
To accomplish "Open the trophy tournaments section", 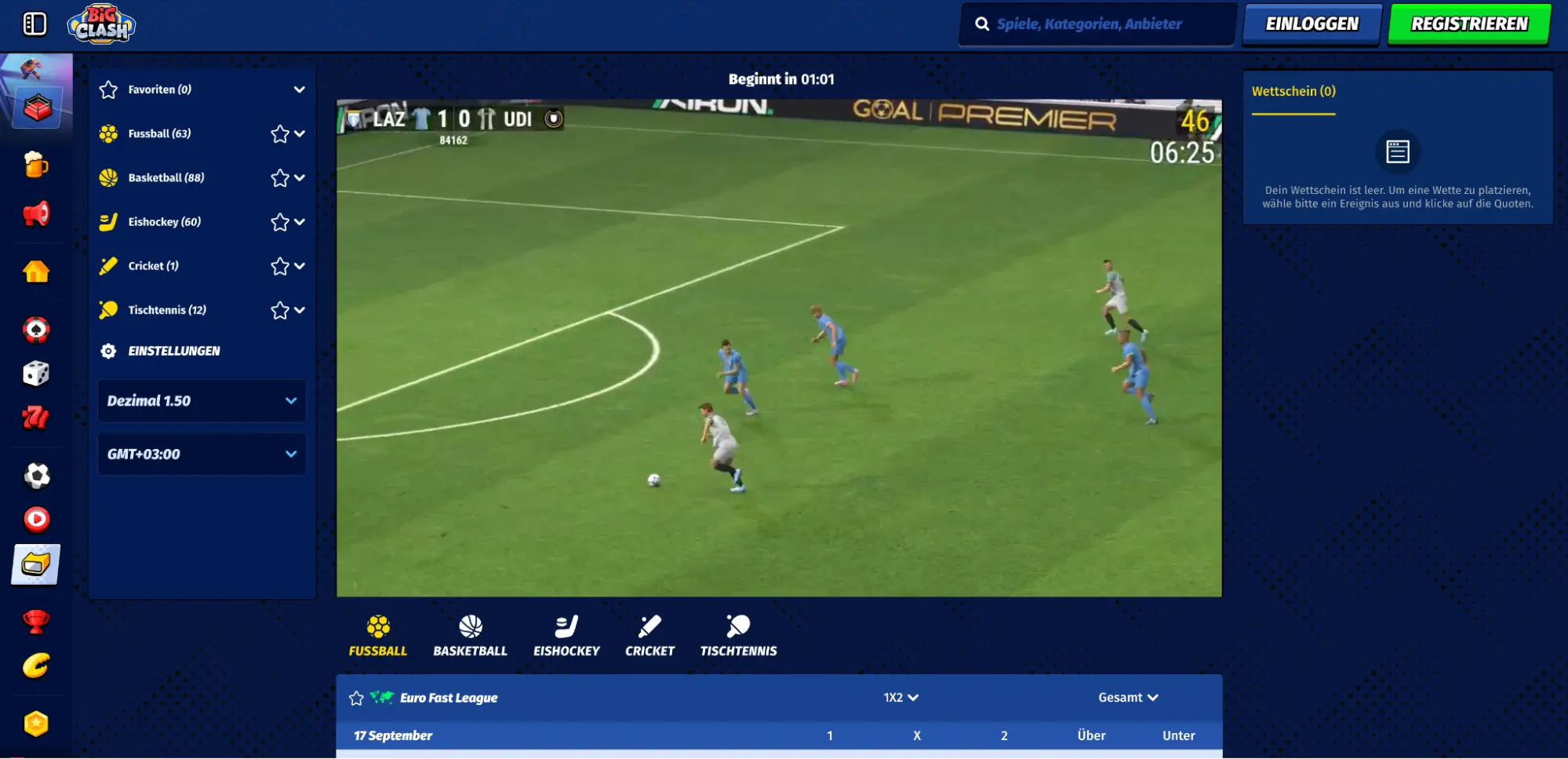I will [36, 620].
